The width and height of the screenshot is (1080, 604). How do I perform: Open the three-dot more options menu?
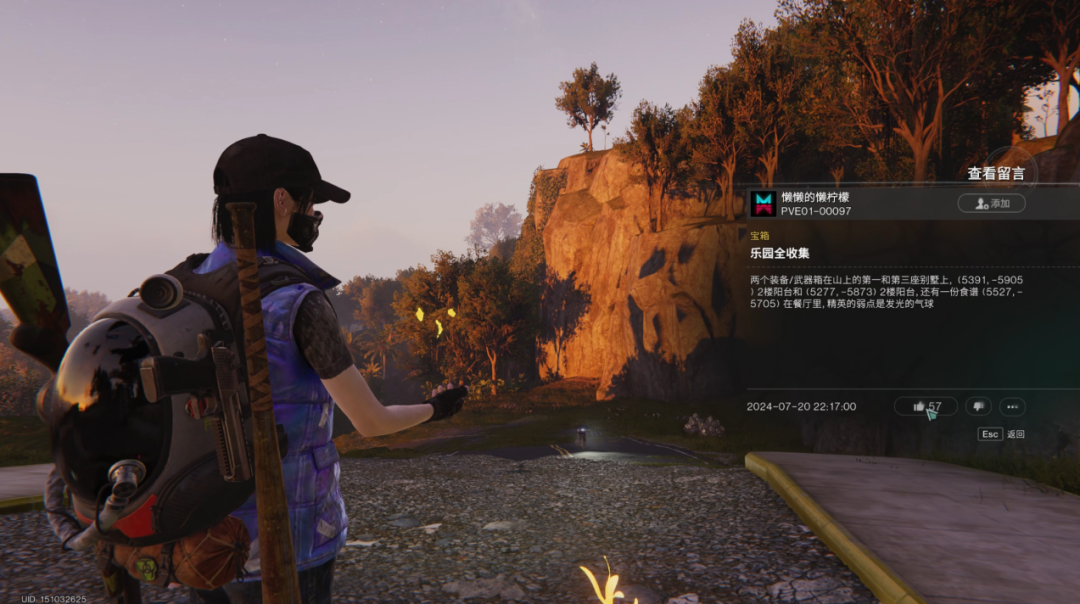tap(1012, 406)
